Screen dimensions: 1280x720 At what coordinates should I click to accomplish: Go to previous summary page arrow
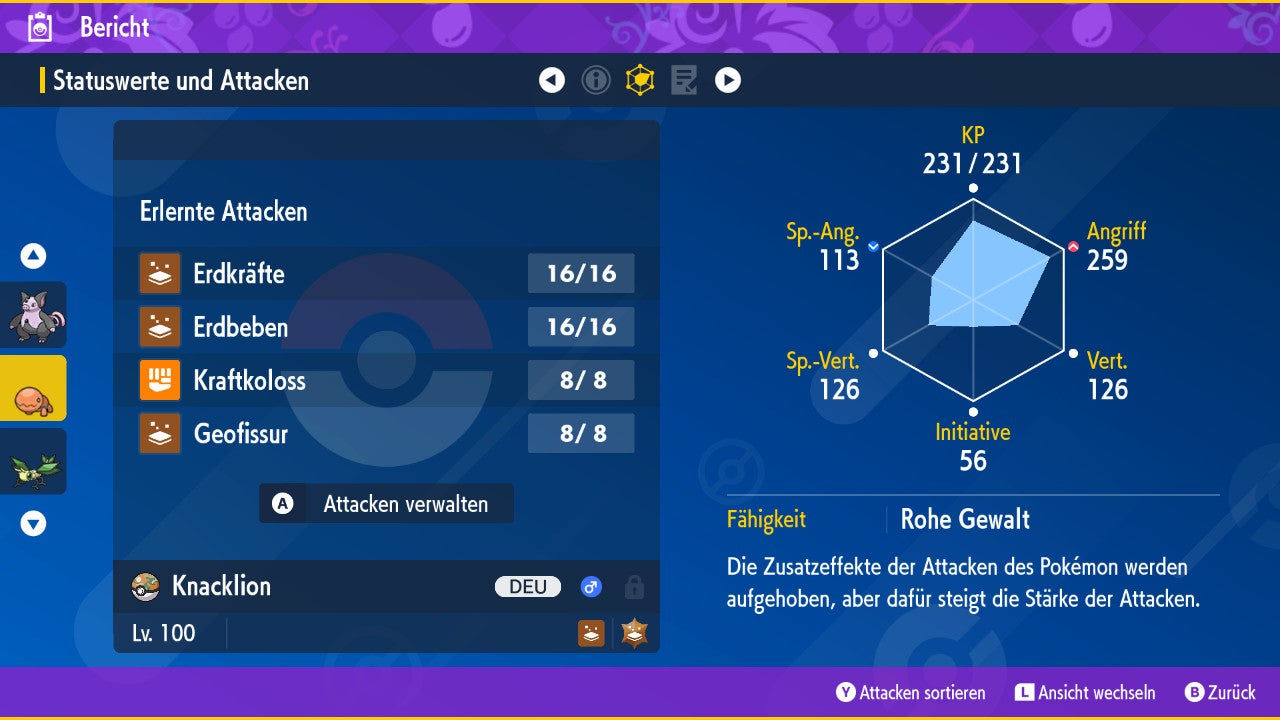552,80
